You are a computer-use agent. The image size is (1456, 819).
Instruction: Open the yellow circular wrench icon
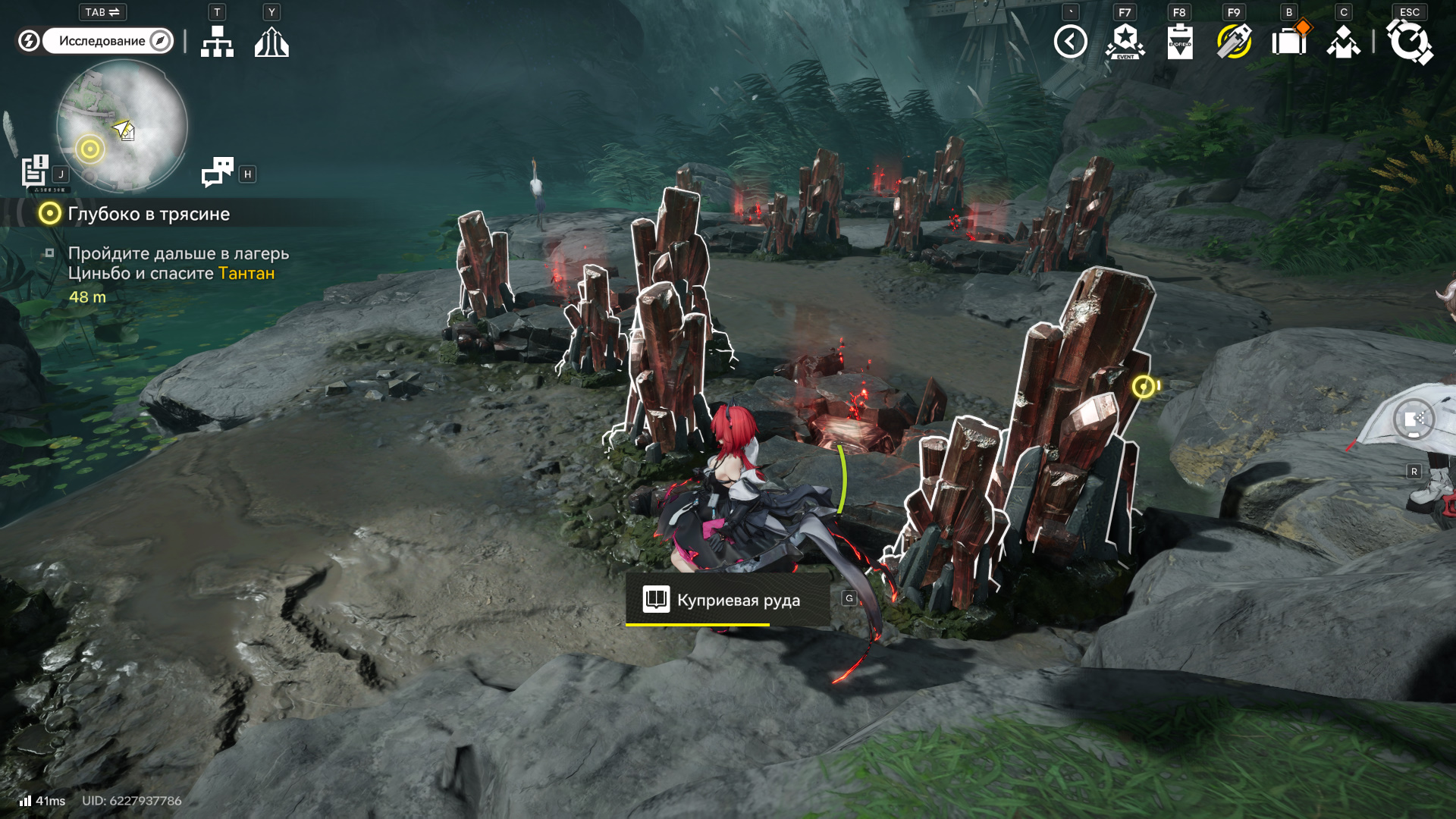click(x=1234, y=42)
